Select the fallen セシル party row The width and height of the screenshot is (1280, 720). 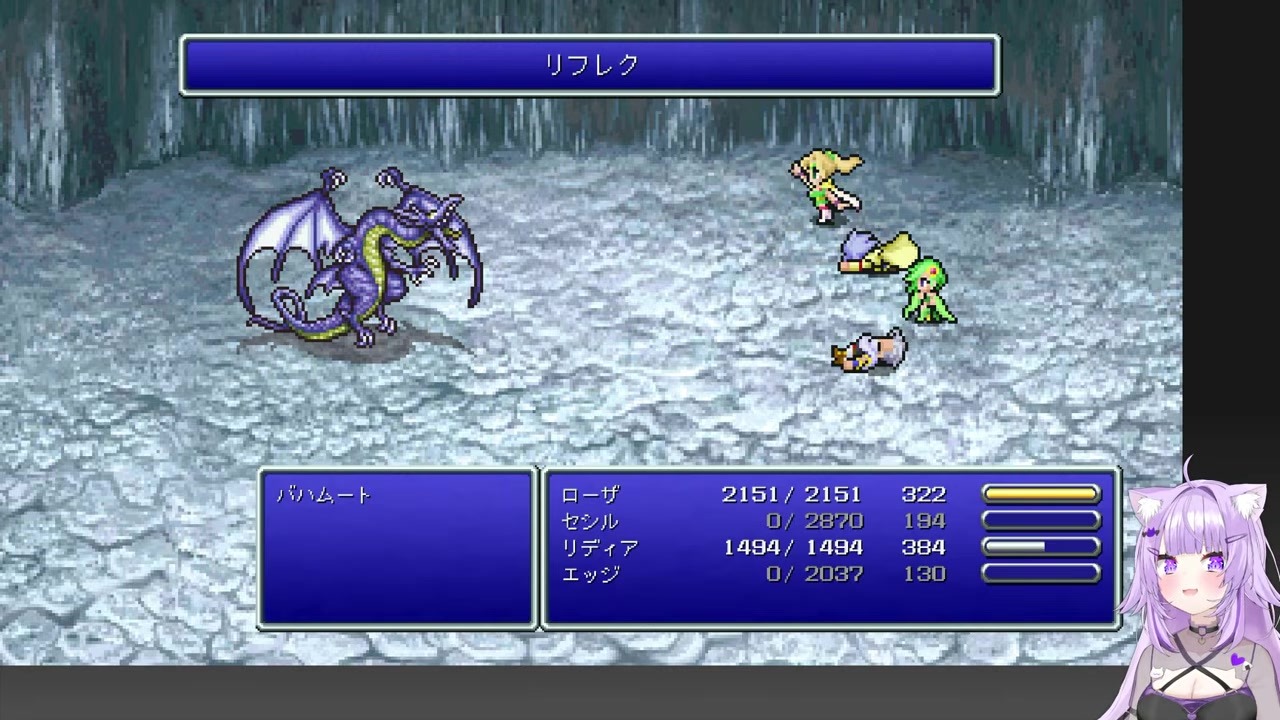(x=590, y=521)
